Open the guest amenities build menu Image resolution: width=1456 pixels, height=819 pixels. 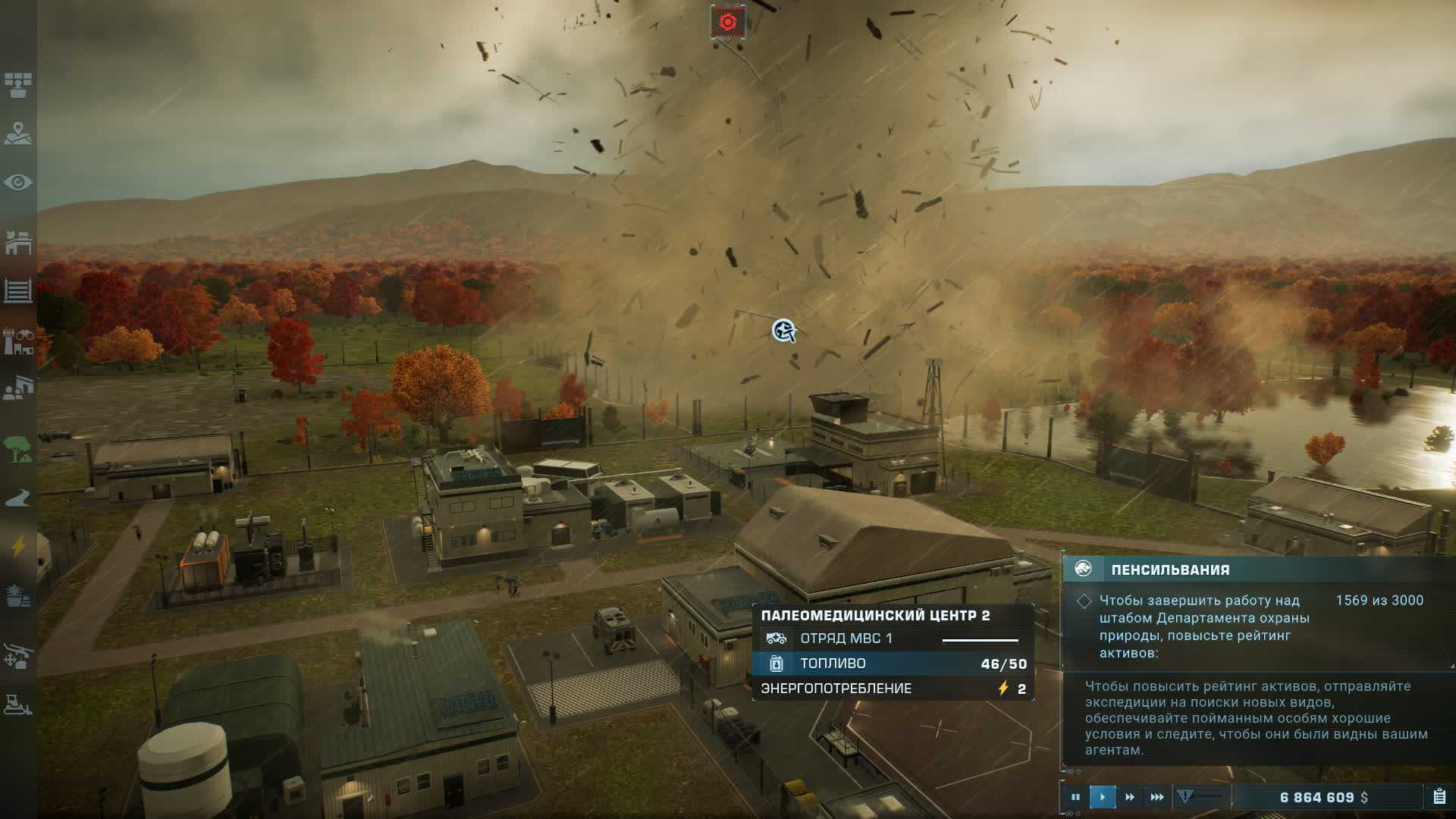tap(18, 388)
